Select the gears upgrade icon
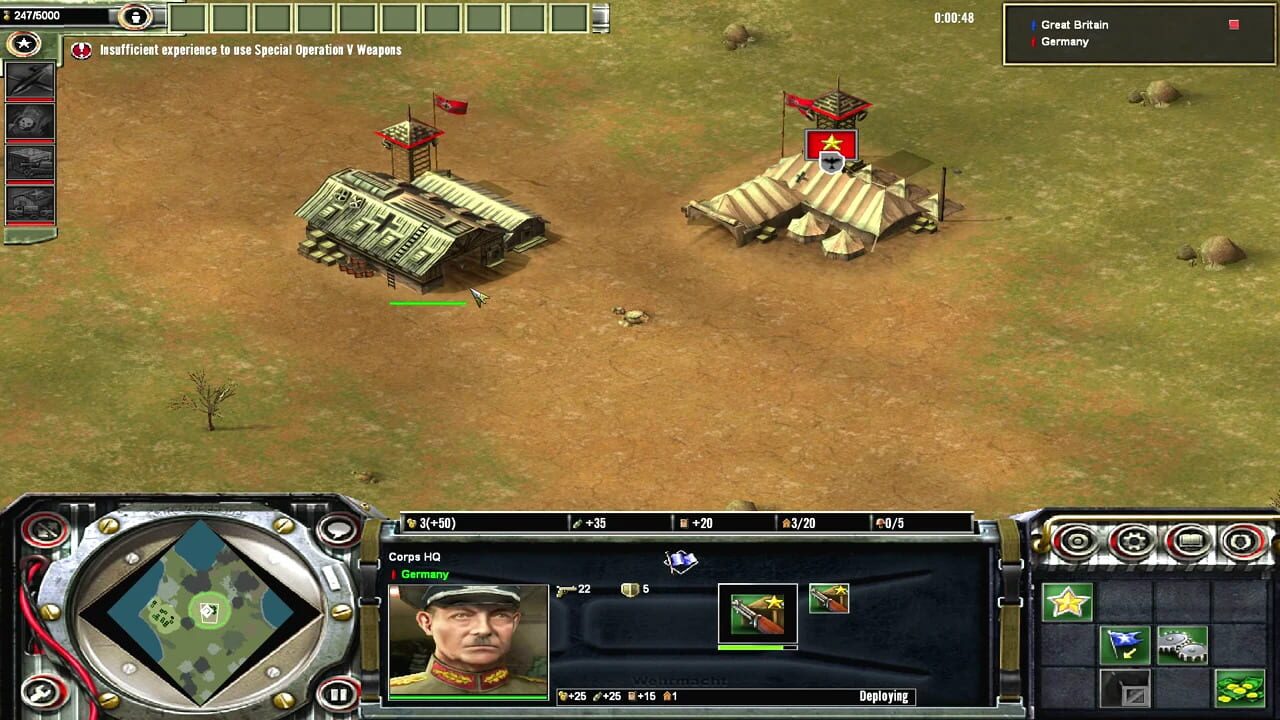This screenshot has height=720, width=1280. pos(1182,645)
